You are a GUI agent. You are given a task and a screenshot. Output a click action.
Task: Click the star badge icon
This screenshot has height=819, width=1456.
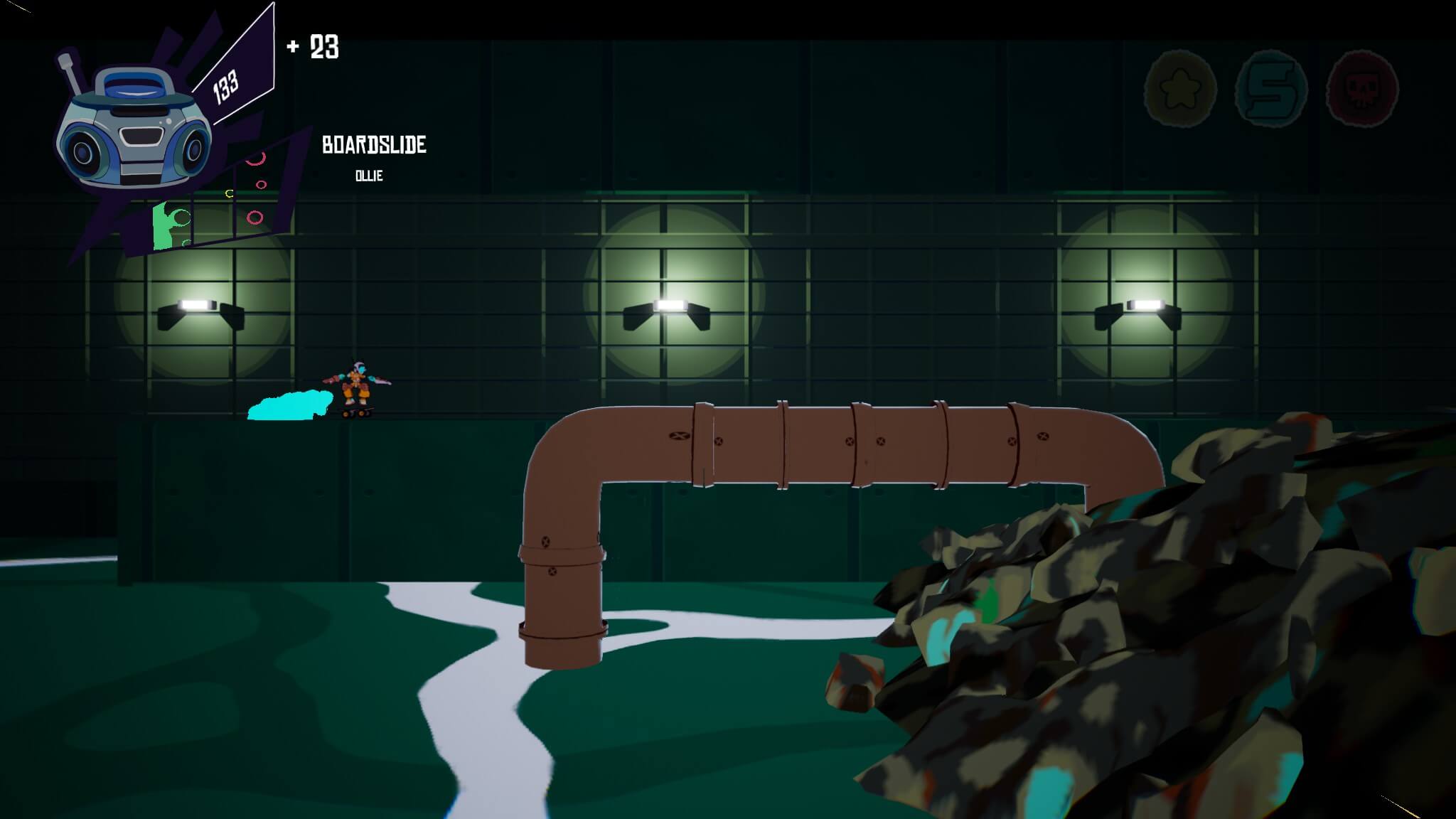(x=1180, y=89)
